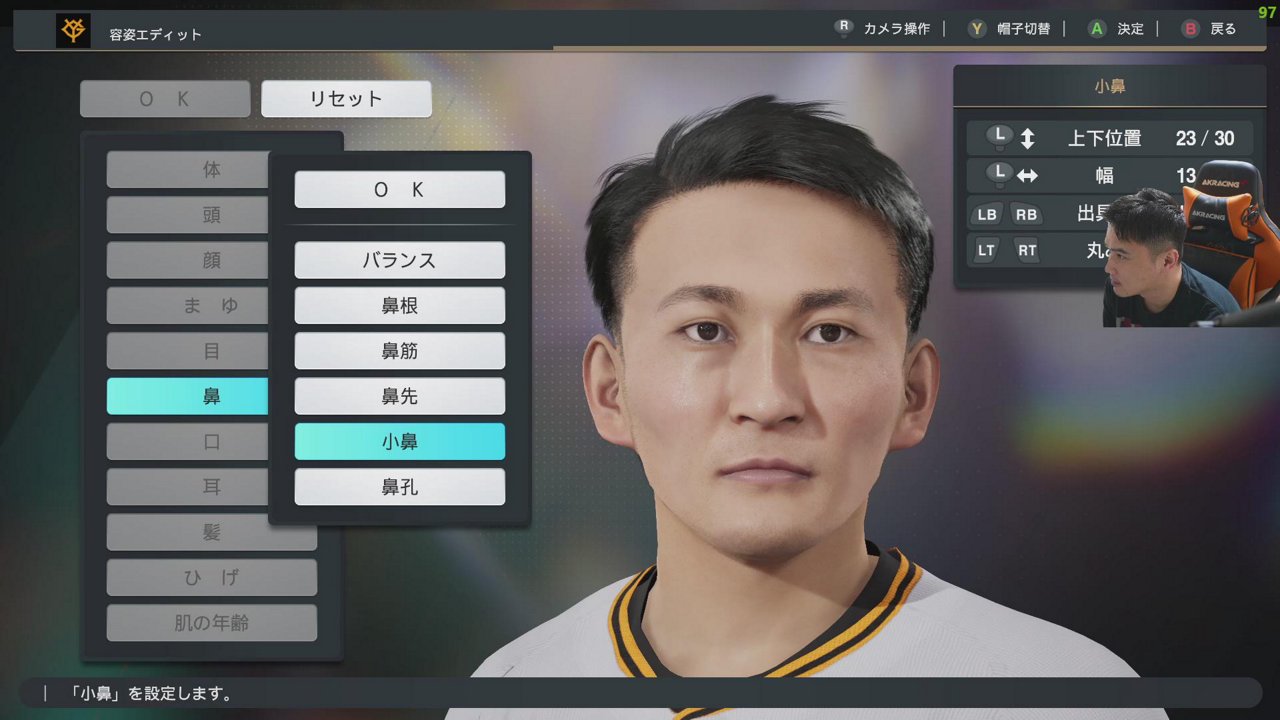Click the RB button icon in the panel
Screen dimensions: 1280x720
(1027, 214)
